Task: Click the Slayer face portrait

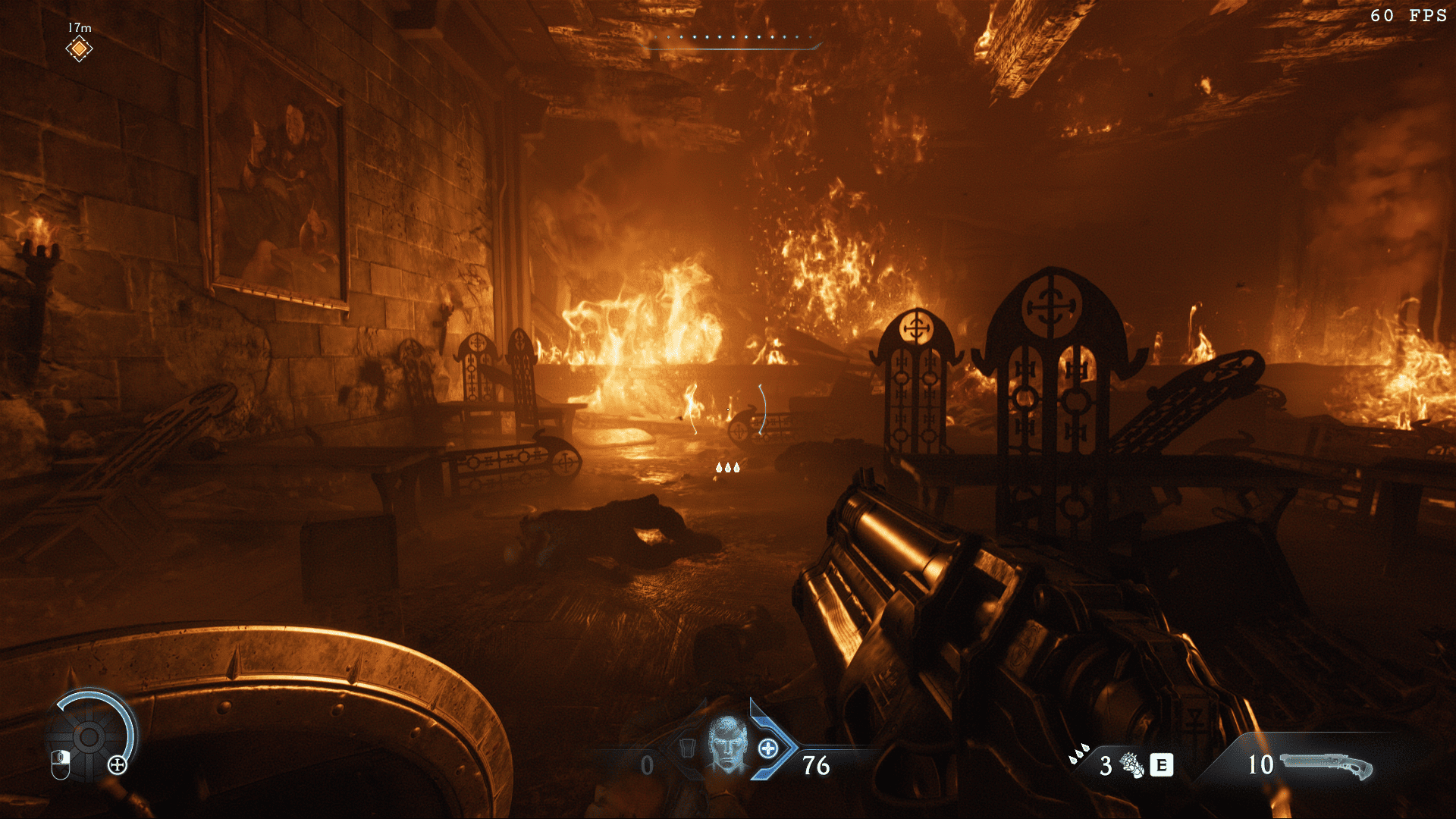Action: (728, 745)
